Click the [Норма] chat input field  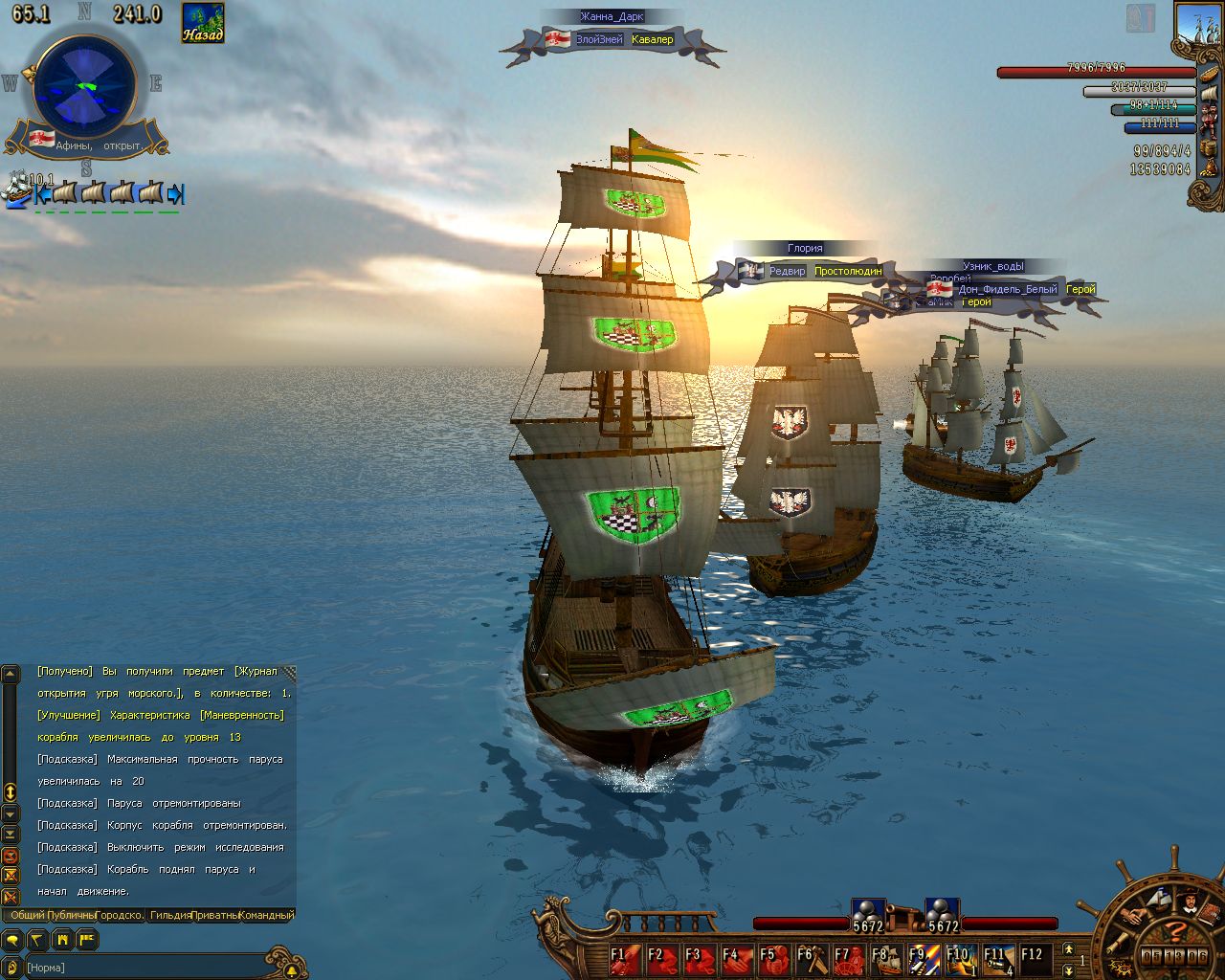144,968
